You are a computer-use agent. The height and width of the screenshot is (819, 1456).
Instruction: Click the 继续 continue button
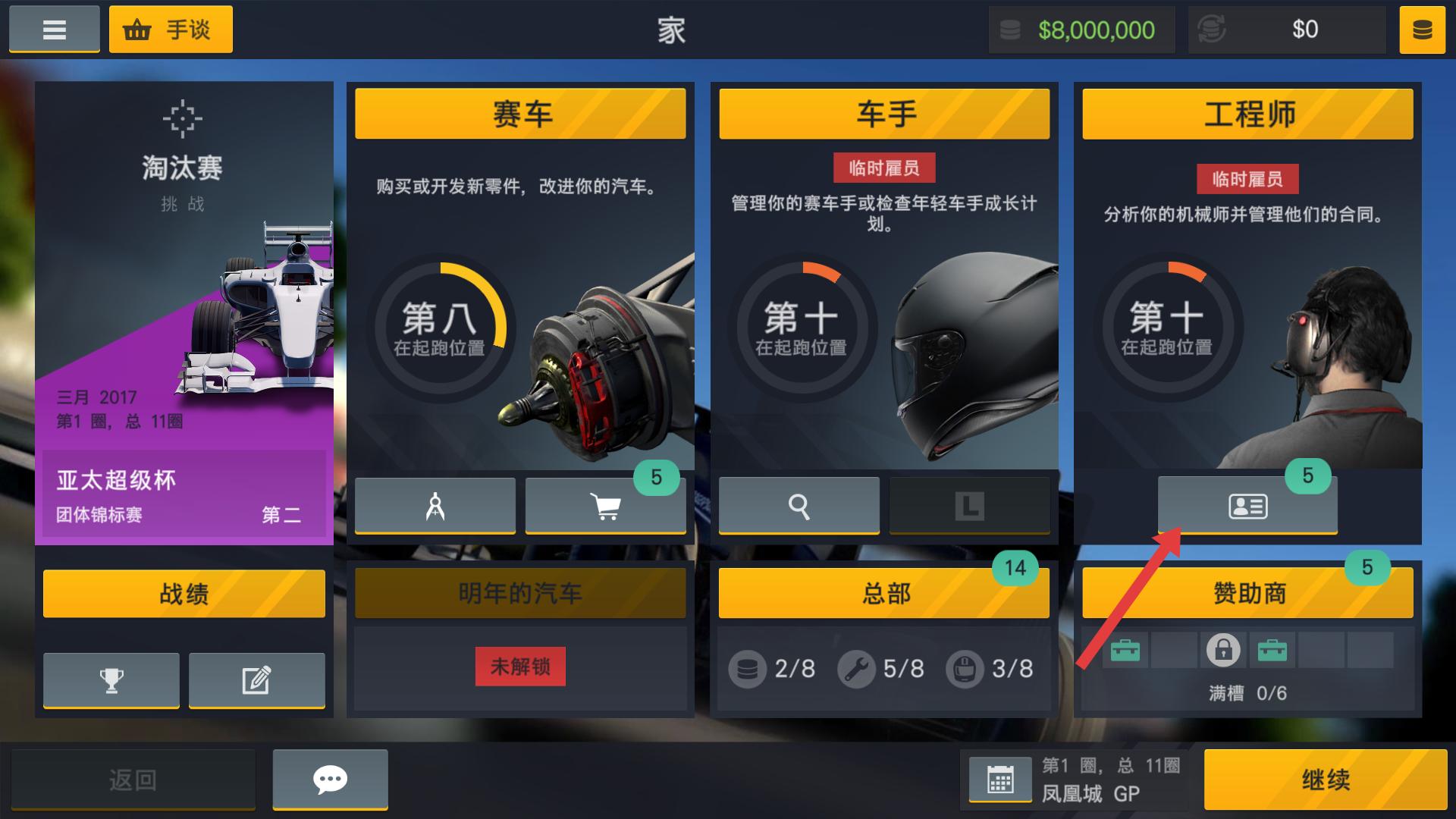coord(1325,780)
